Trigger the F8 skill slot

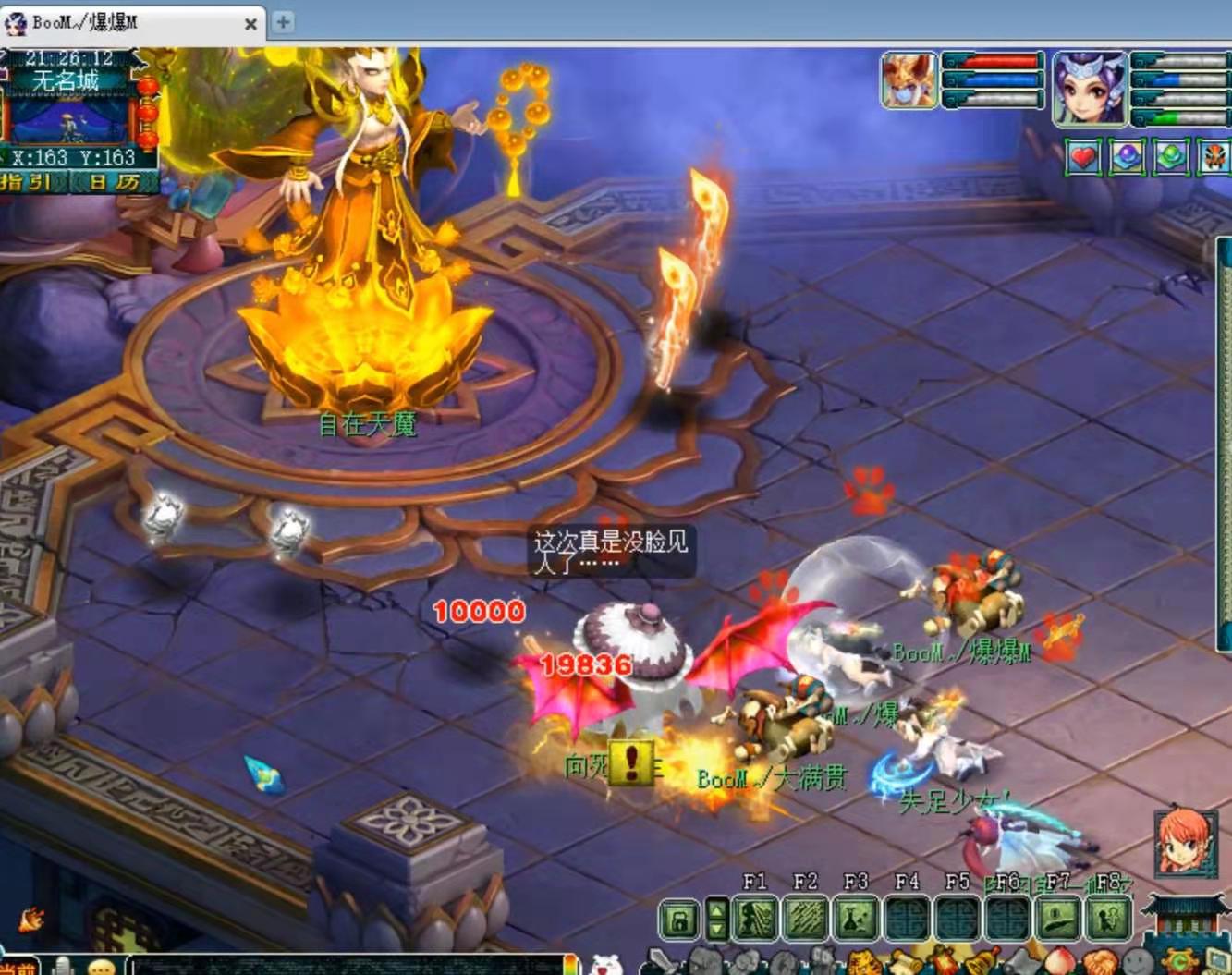(x=1108, y=920)
